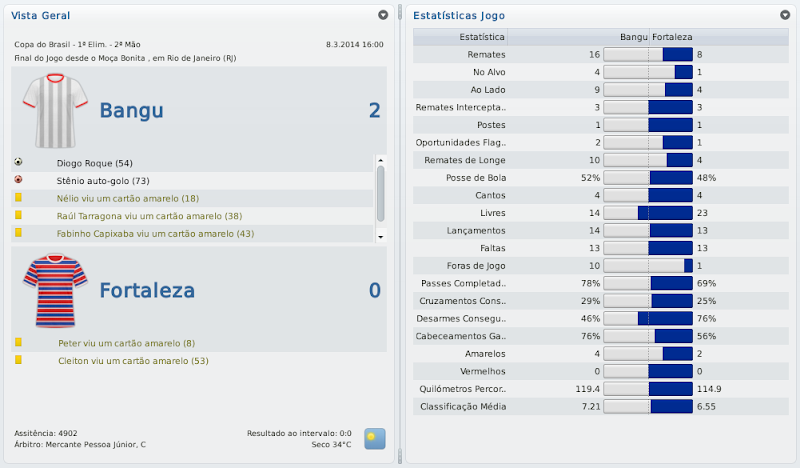
Task: Open the Estatísticas Jogo panel dropdown arrow
Action: click(785, 16)
